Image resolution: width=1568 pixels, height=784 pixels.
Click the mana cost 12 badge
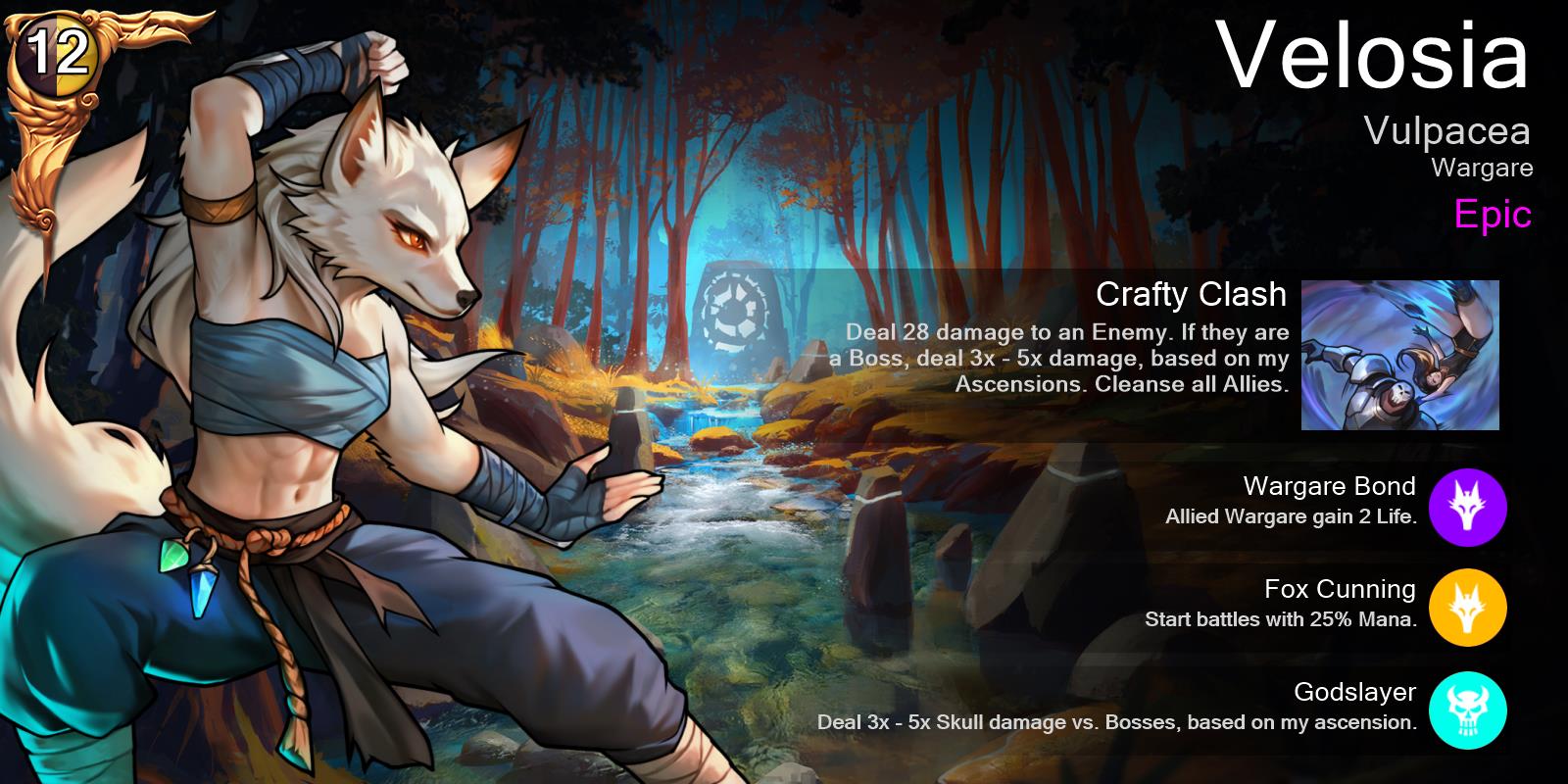click(x=57, y=55)
